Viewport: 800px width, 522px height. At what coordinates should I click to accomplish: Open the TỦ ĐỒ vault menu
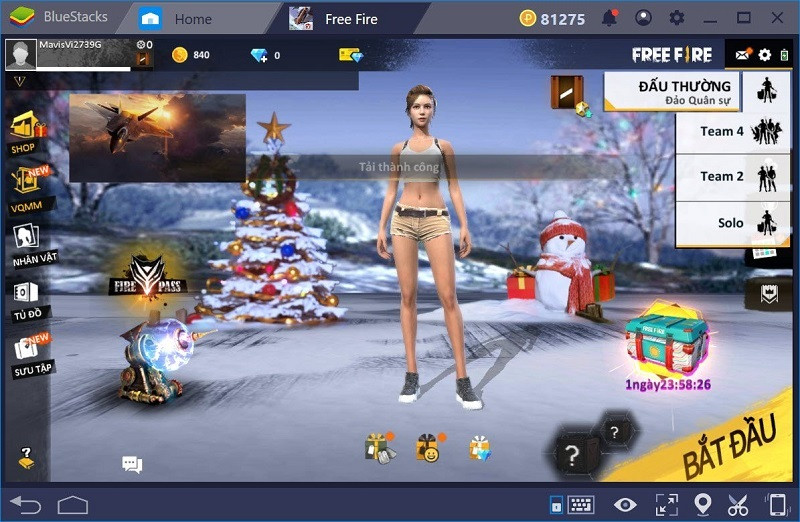tap(26, 298)
